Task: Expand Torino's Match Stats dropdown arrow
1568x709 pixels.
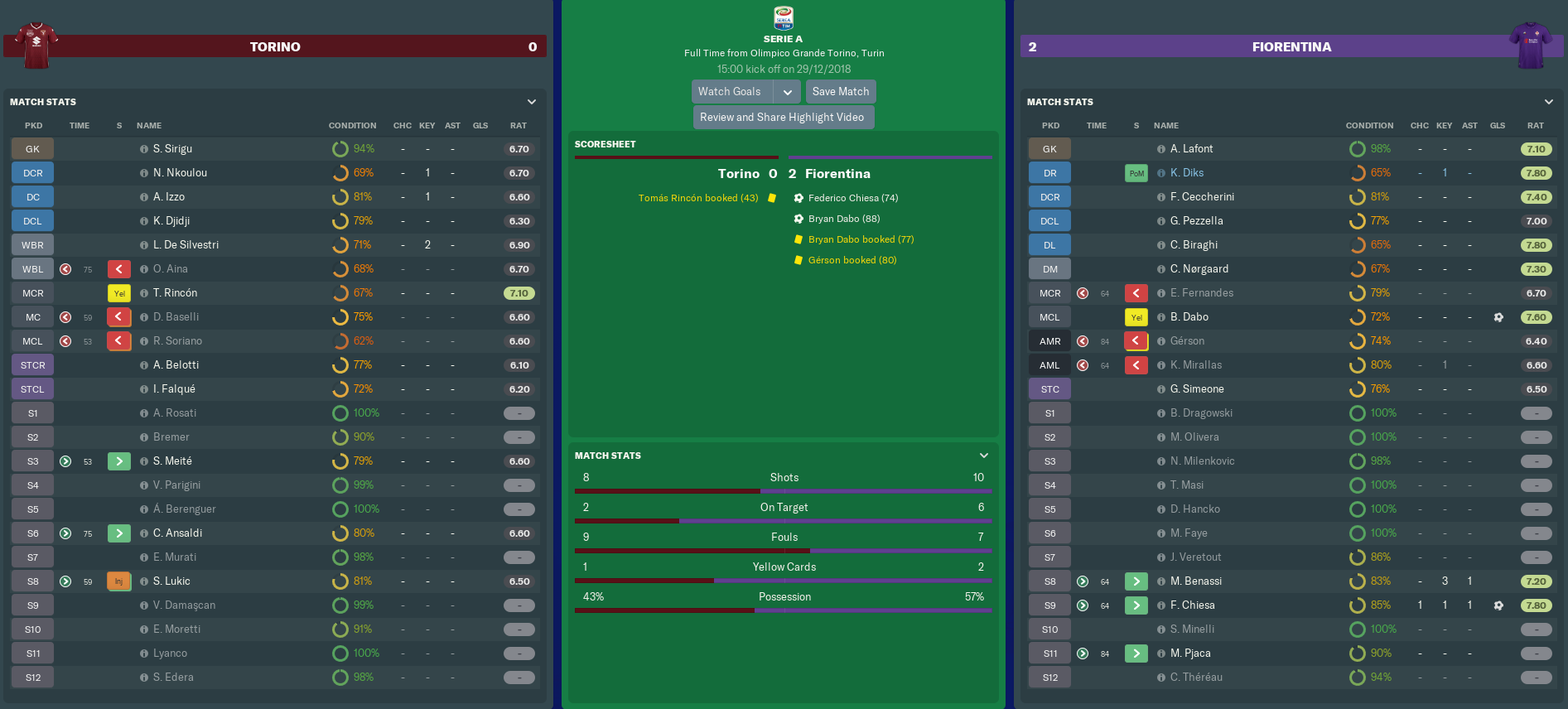Action: click(x=532, y=102)
